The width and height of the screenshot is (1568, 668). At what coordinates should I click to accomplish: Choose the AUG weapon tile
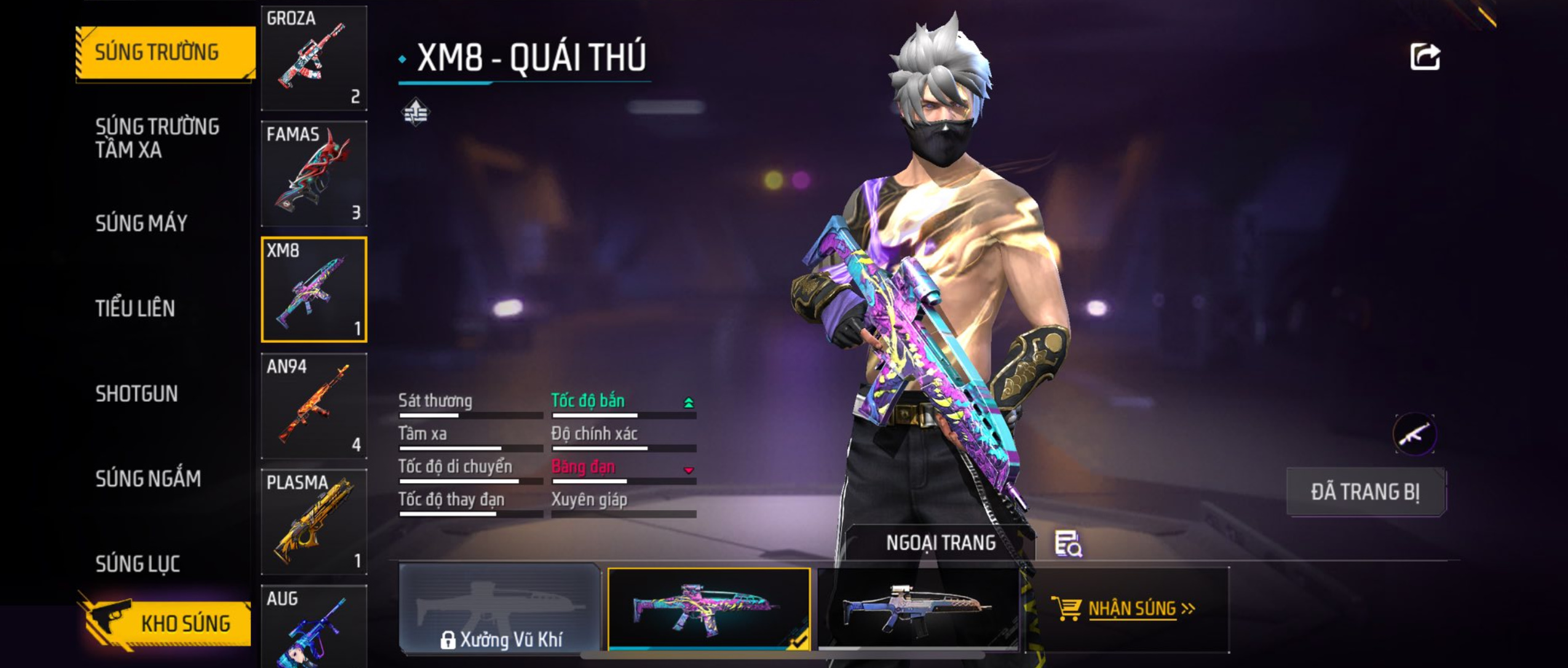click(314, 627)
